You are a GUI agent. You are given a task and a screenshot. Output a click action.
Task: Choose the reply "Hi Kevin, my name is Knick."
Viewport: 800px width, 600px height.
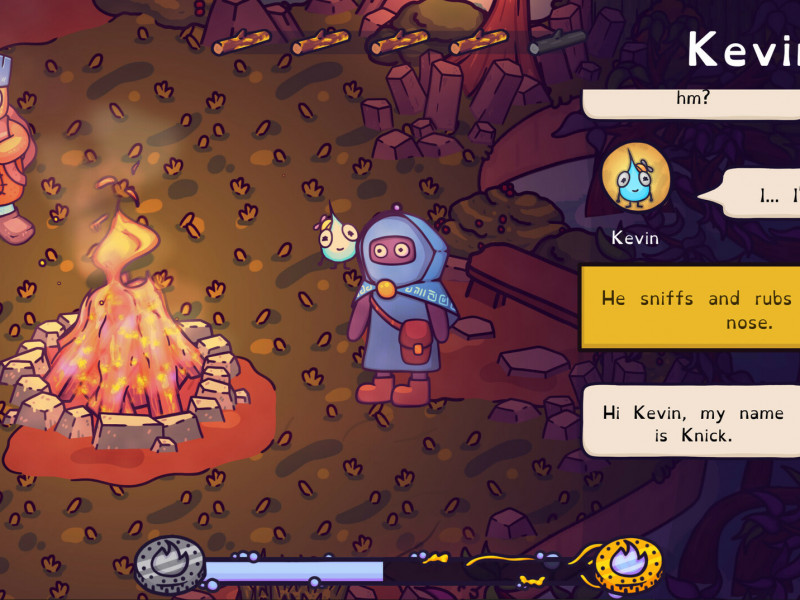pyautogui.click(x=692, y=425)
